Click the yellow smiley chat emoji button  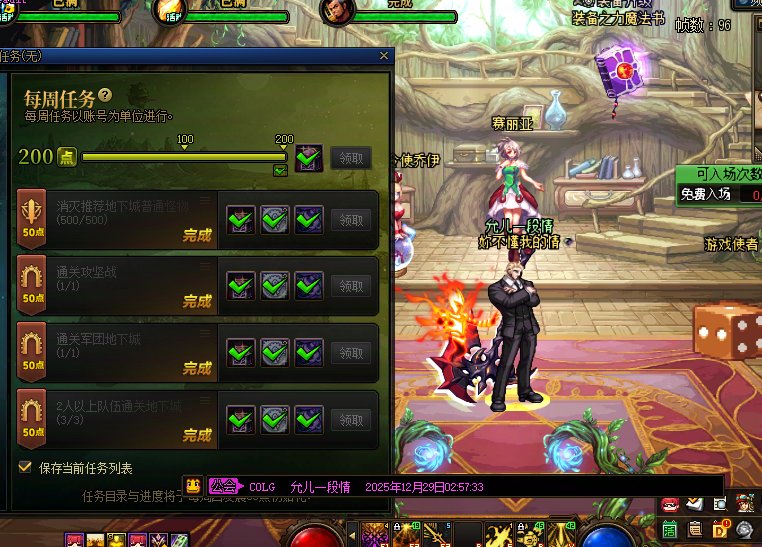(193, 486)
